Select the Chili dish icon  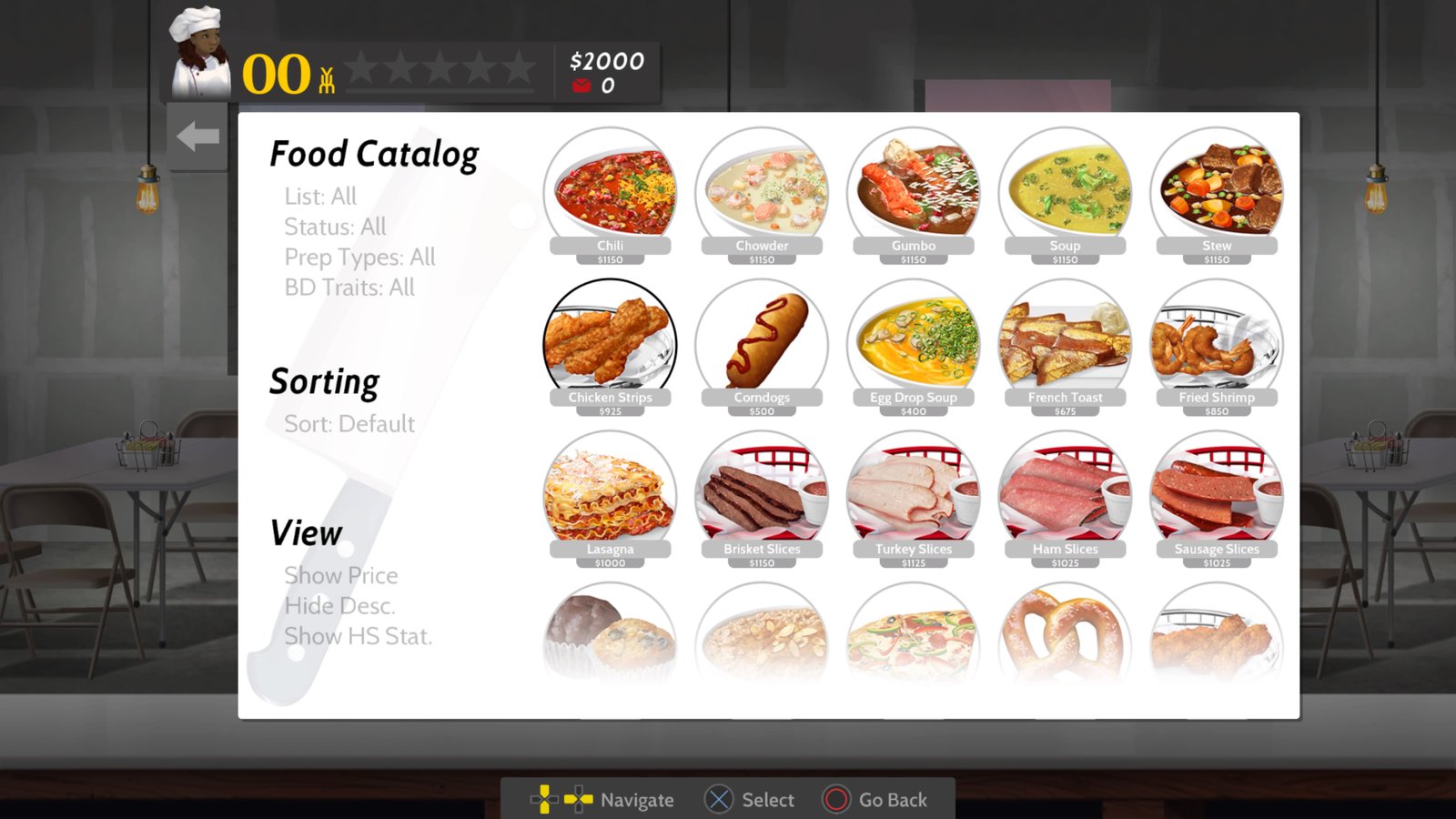pyautogui.click(x=610, y=191)
